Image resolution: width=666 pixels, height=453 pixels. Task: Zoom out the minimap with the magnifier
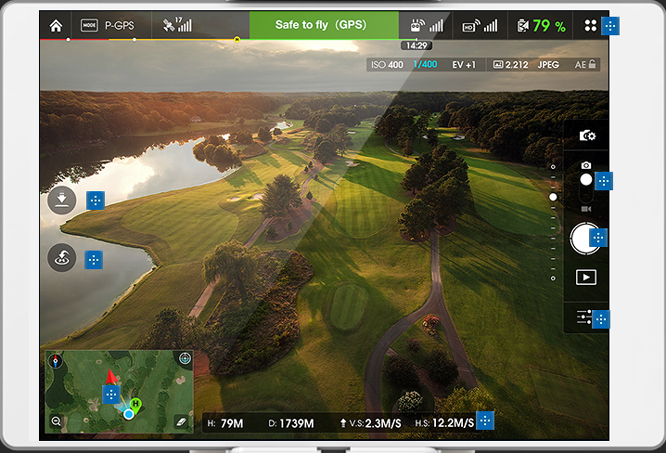[x=56, y=421]
